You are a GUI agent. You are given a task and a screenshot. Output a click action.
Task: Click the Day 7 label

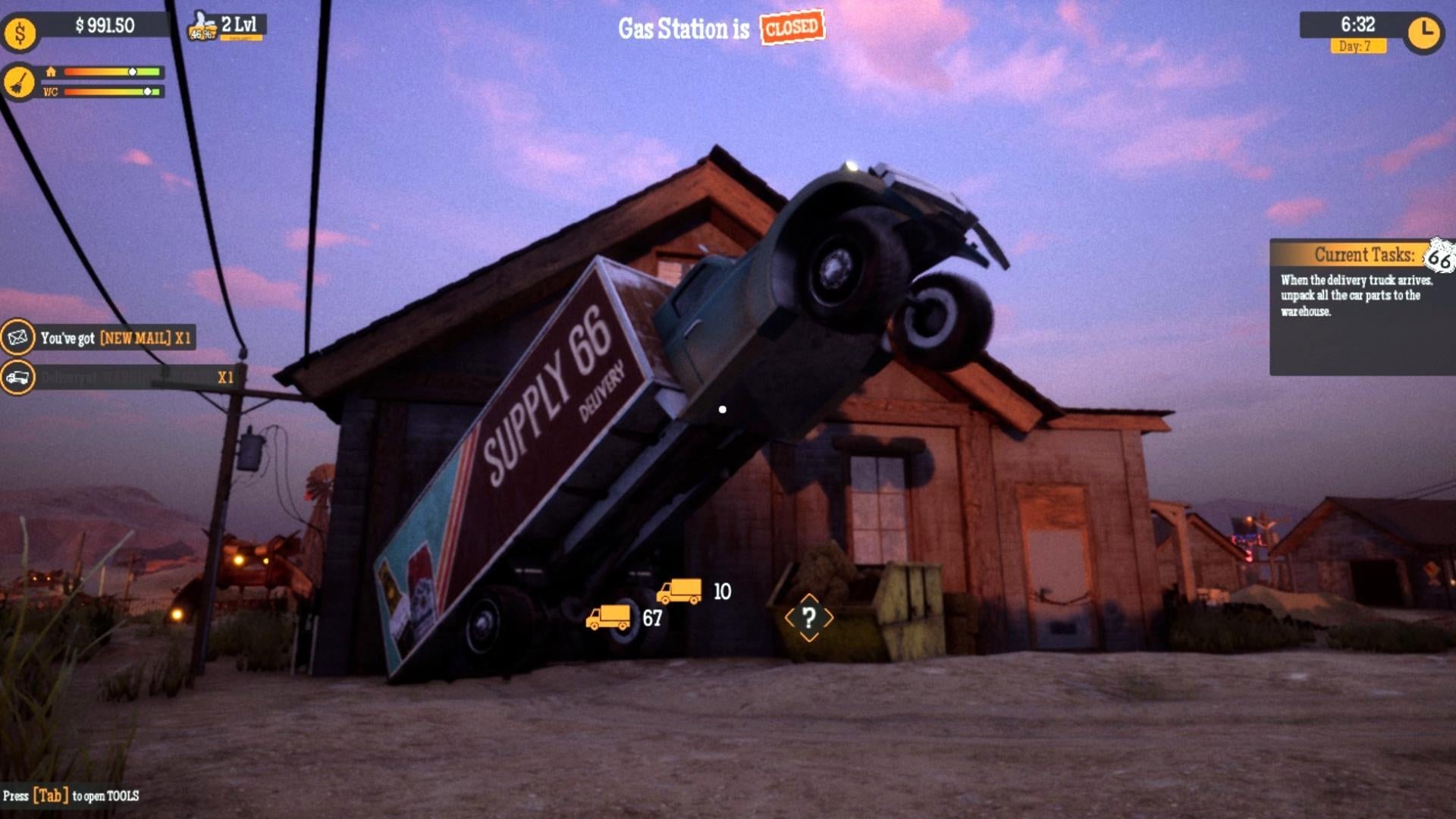(1357, 47)
